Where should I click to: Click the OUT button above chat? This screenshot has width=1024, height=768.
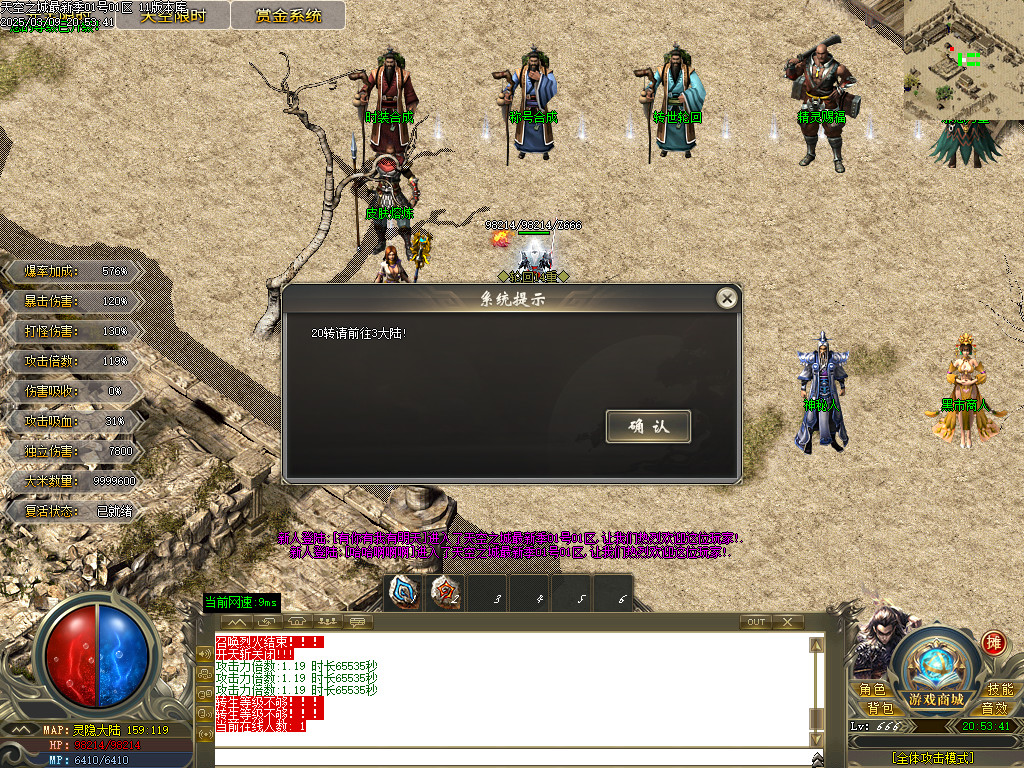point(756,622)
